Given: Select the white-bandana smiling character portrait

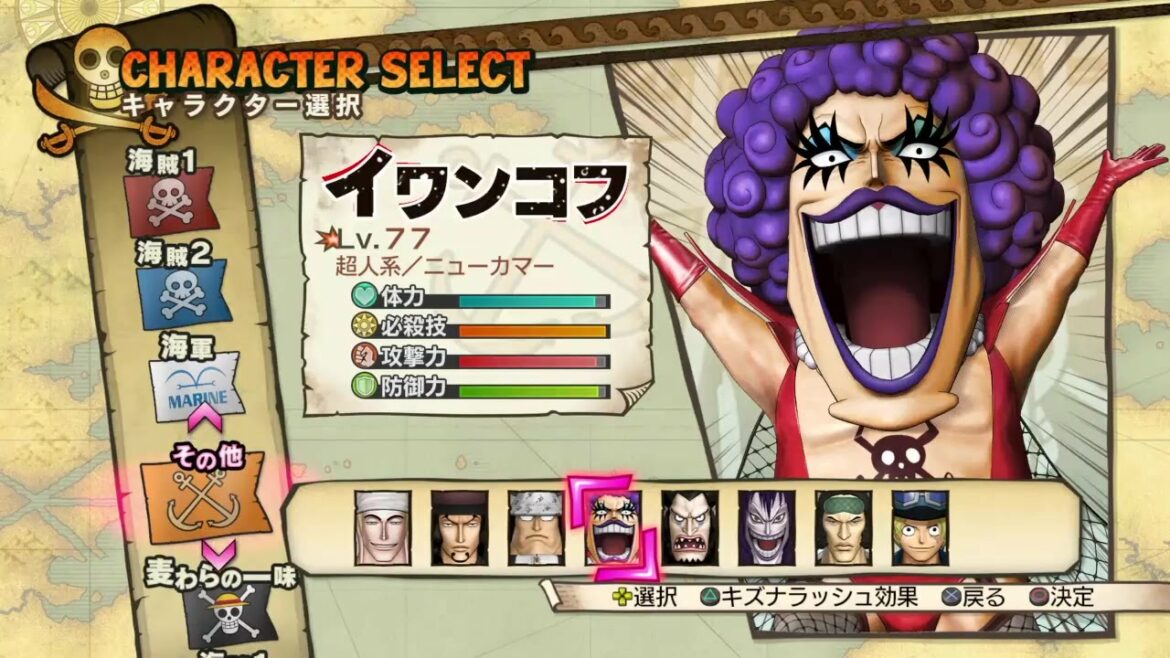Looking at the screenshot, I should tap(382, 528).
